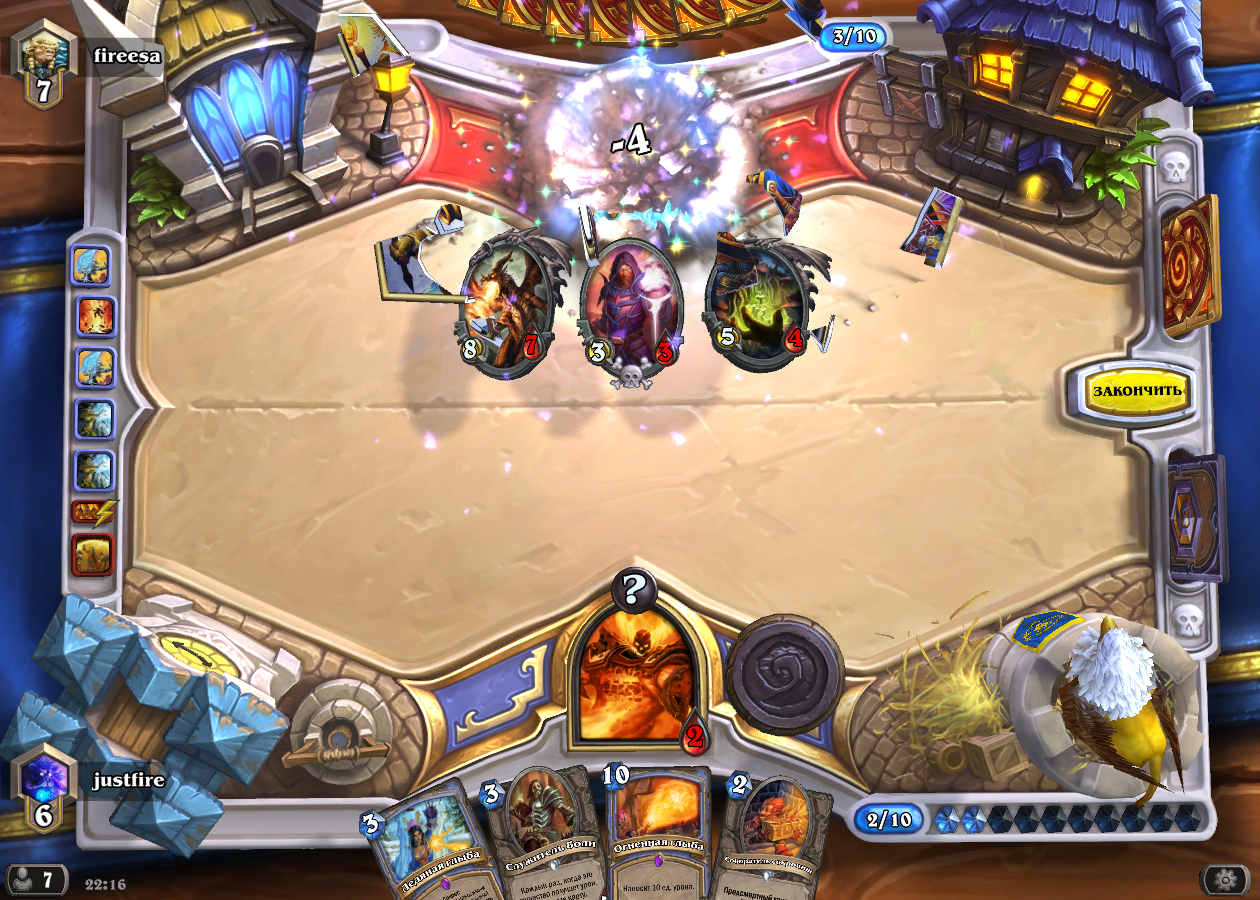Click your fiery hero portrait
Image resolution: width=1260 pixels, height=900 pixels.
pyautogui.click(x=635, y=675)
